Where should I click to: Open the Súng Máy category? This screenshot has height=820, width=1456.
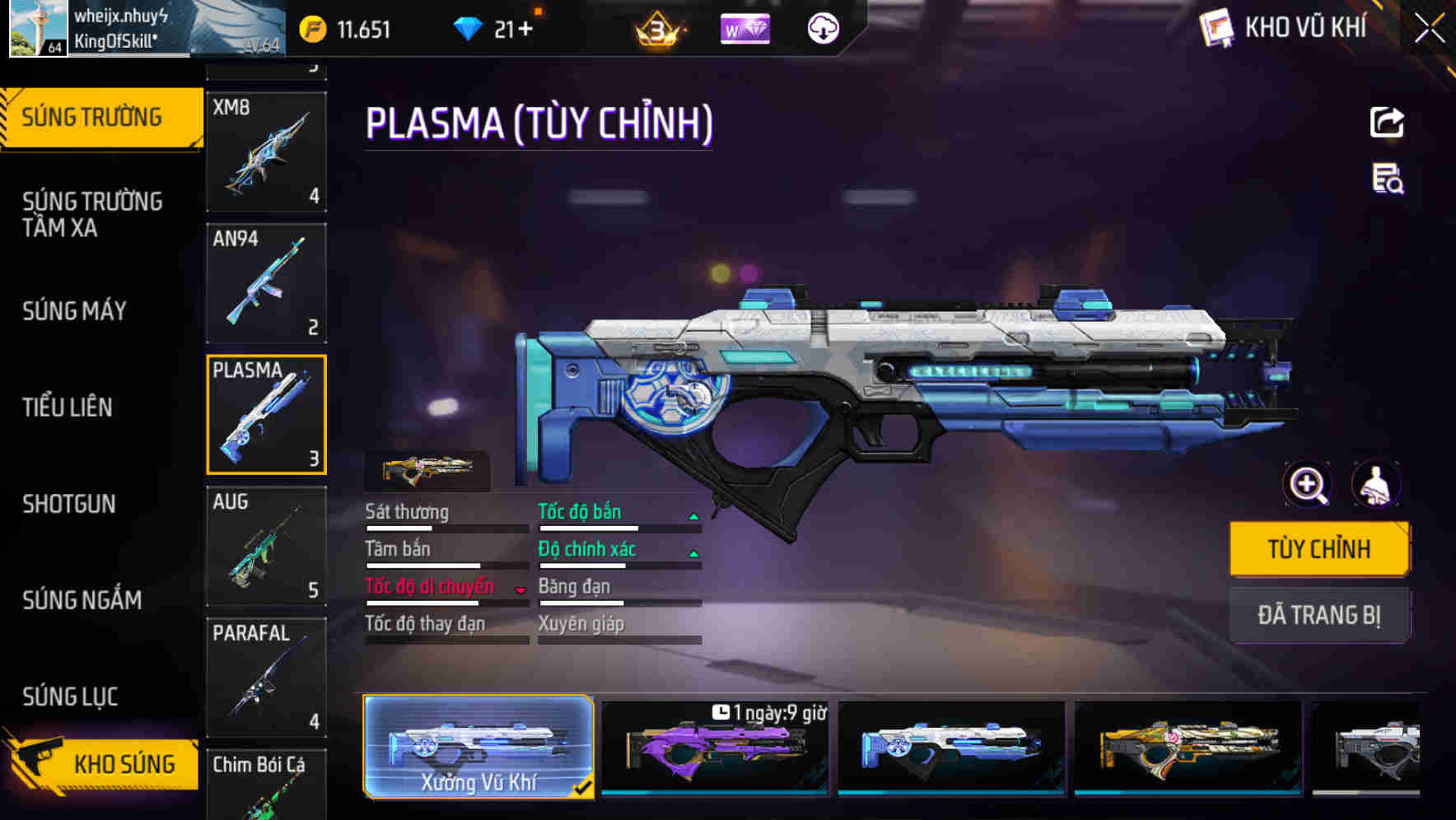click(74, 311)
